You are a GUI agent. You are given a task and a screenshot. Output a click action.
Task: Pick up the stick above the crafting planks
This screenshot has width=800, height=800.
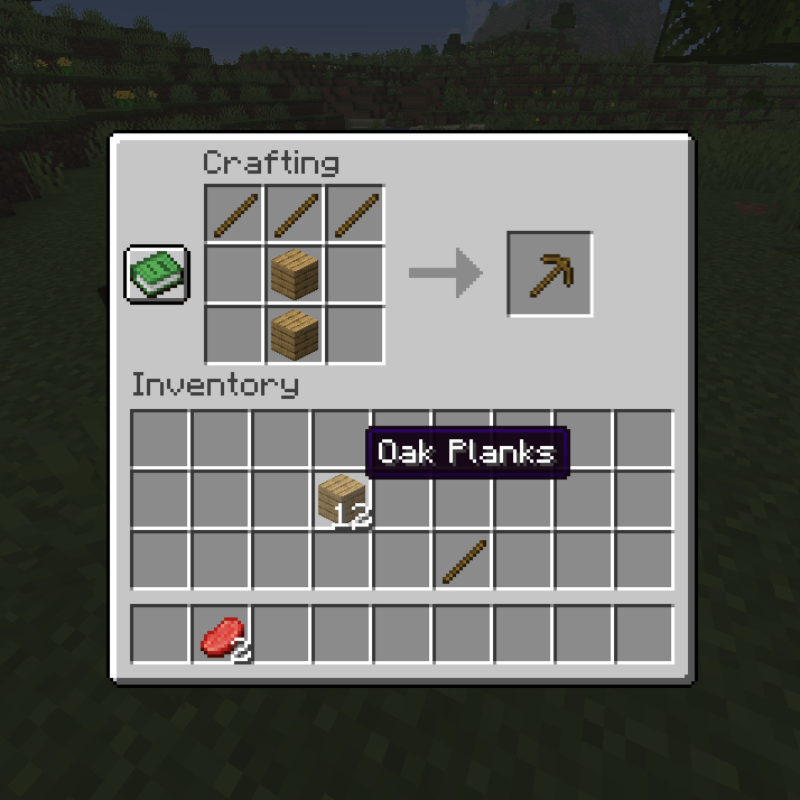coord(295,214)
